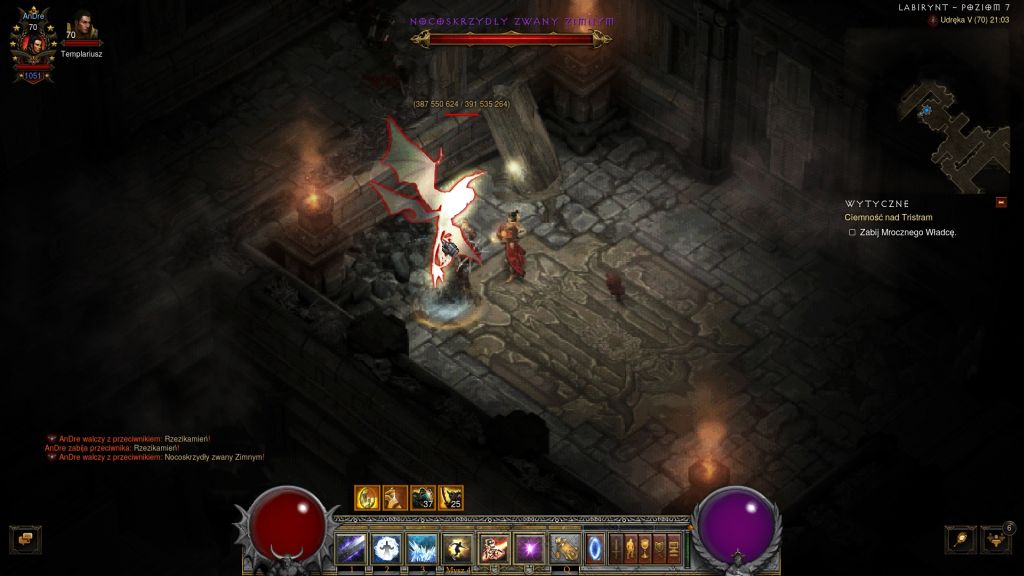The width and height of the screenshot is (1024, 576).
Task: Open the chat window button
Action: [25, 539]
